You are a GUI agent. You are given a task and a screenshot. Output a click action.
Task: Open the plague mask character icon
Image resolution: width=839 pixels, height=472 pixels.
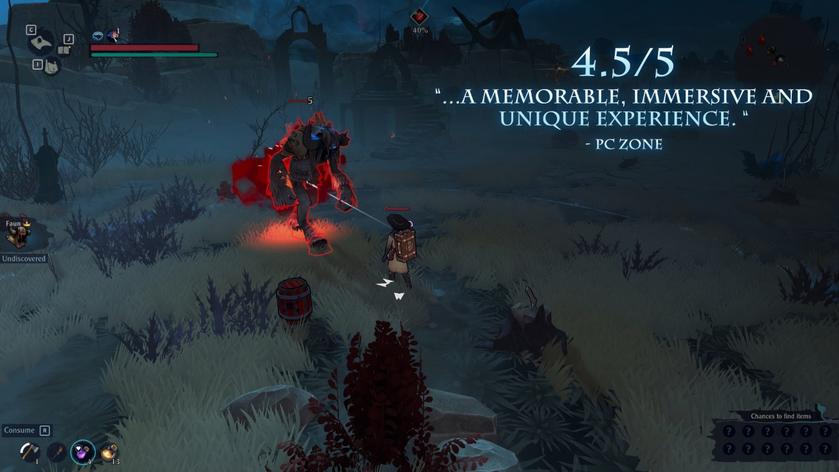pos(41,42)
